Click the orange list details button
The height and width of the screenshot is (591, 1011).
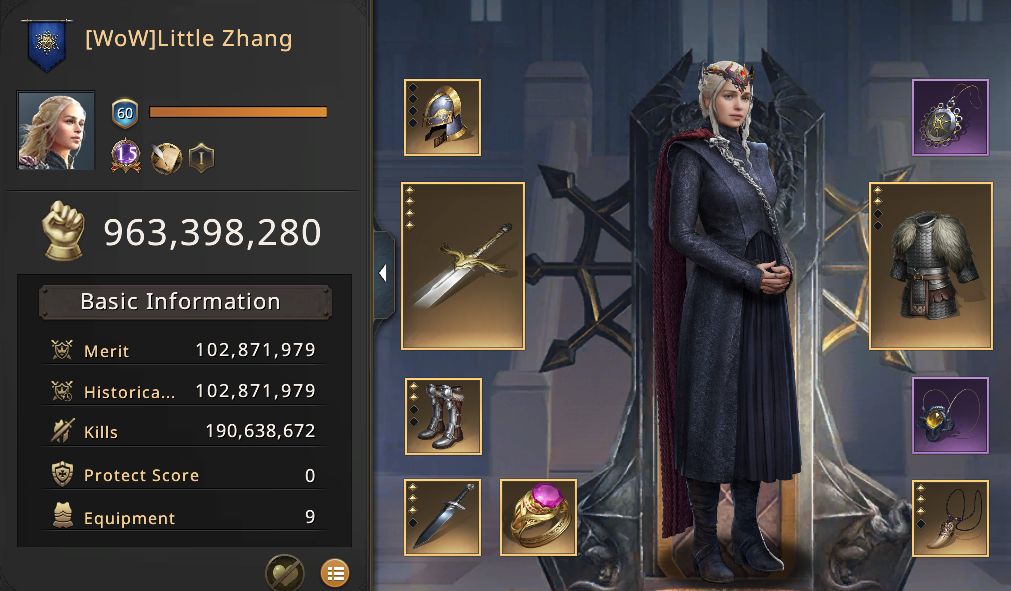[335, 573]
